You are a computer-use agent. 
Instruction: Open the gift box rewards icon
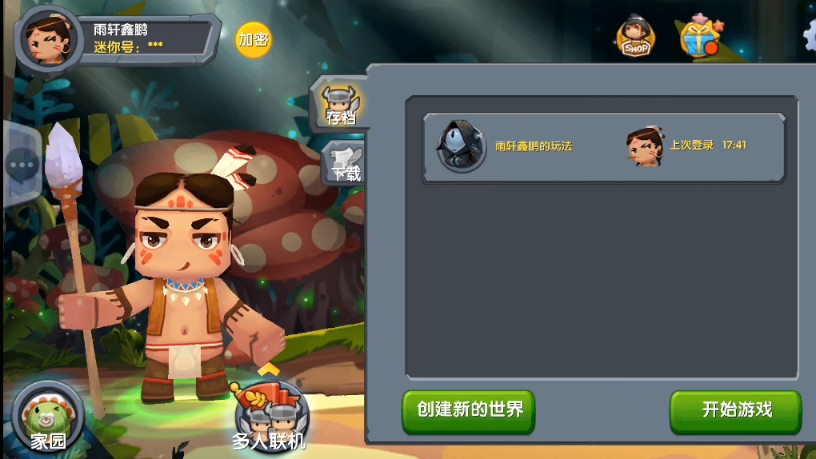[x=699, y=37]
